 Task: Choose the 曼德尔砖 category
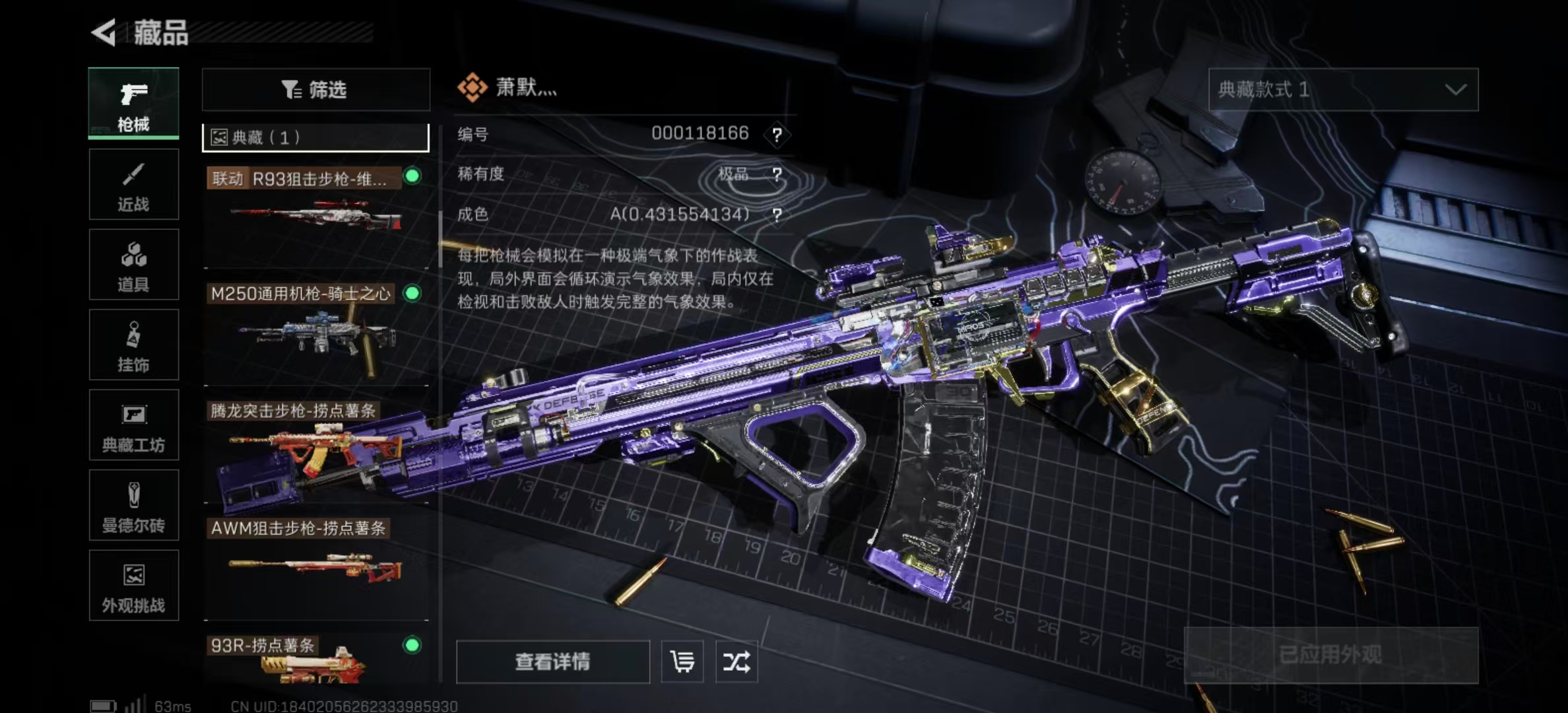pyautogui.click(x=133, y=506)
